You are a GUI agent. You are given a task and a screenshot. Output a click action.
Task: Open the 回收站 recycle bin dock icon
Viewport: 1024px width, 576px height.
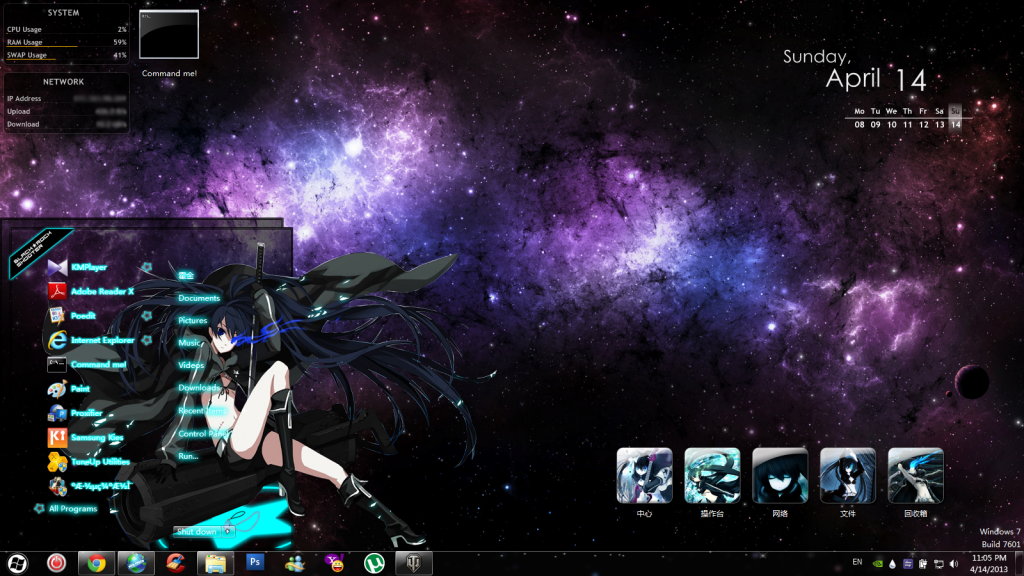click(915, 476)
